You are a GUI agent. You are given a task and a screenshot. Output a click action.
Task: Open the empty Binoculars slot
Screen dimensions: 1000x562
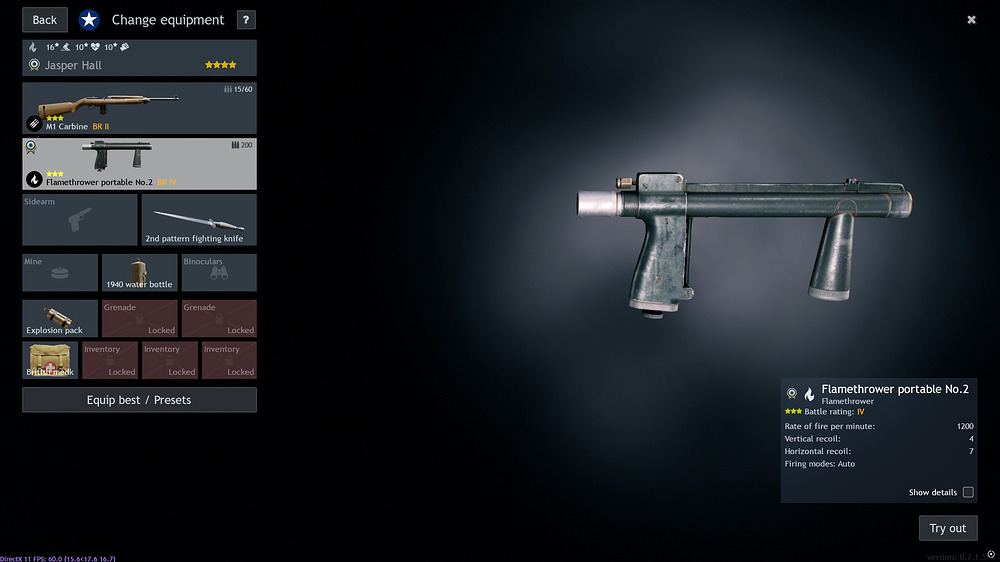(219, 273)
